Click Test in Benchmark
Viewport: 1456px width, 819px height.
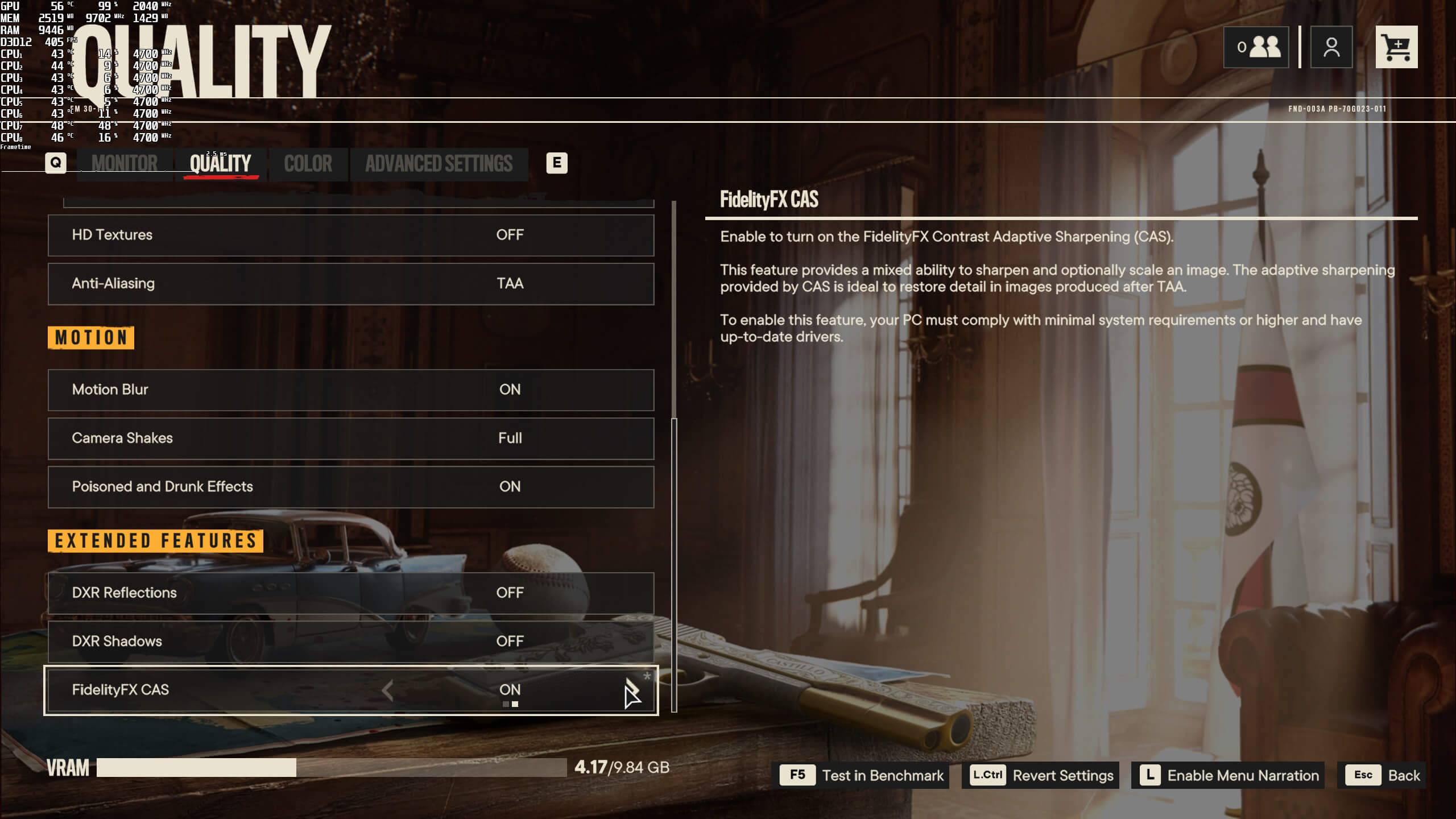(x=864, y=775)
